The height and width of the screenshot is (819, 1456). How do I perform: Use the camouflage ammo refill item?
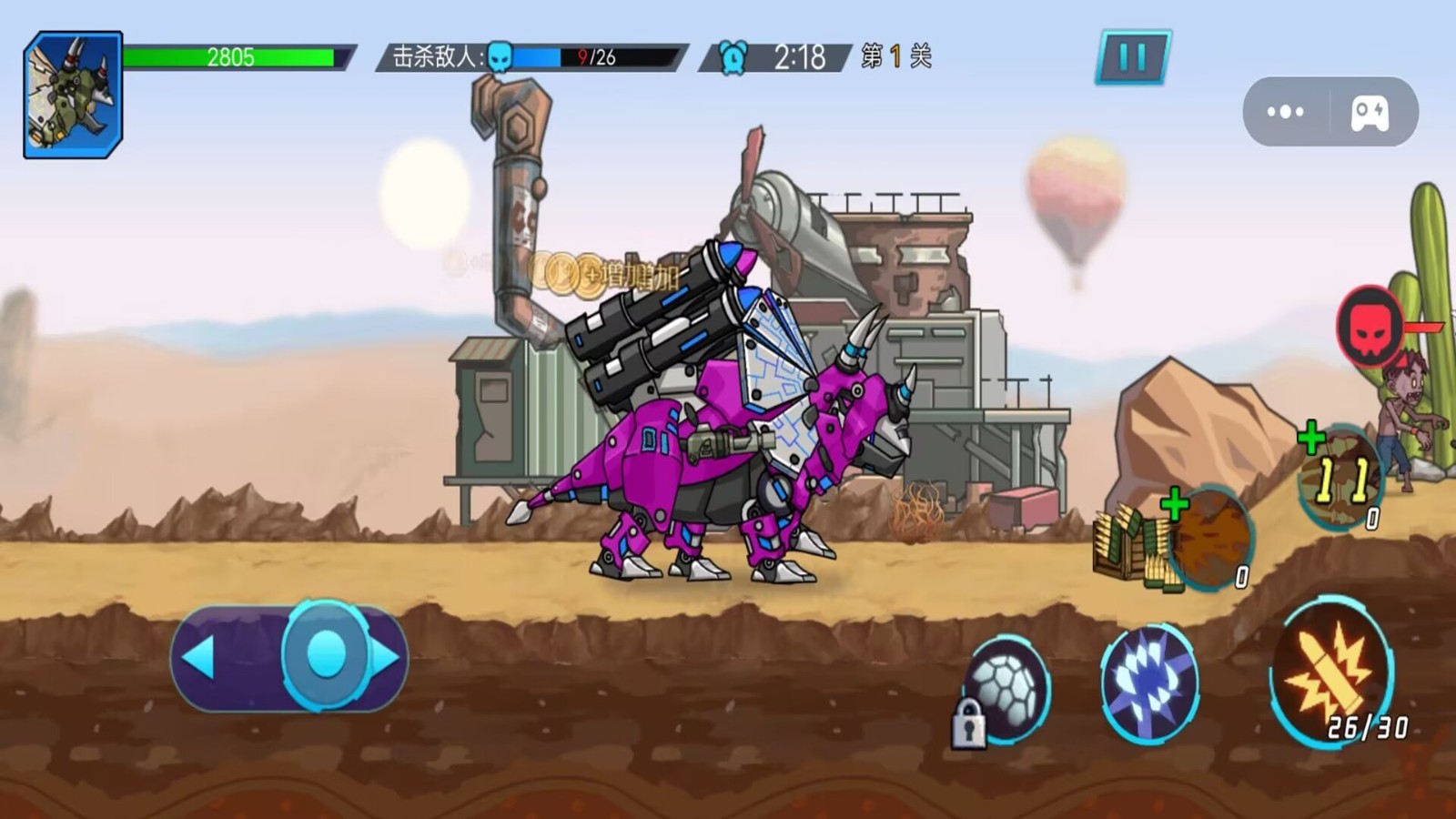pos(1340,477)
